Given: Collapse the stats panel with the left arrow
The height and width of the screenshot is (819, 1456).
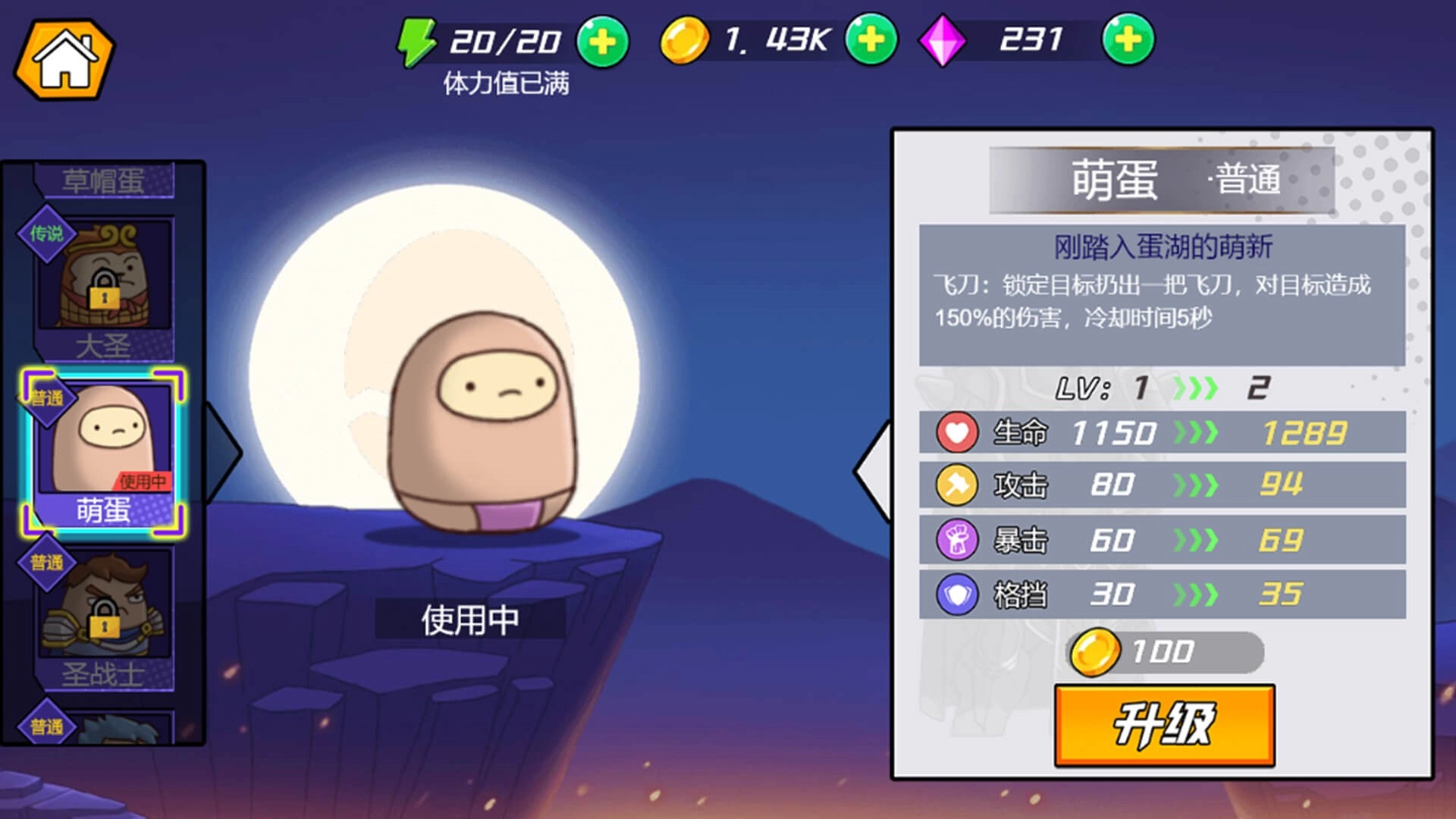Looking at the screenshot, I should tap(872, 470).
